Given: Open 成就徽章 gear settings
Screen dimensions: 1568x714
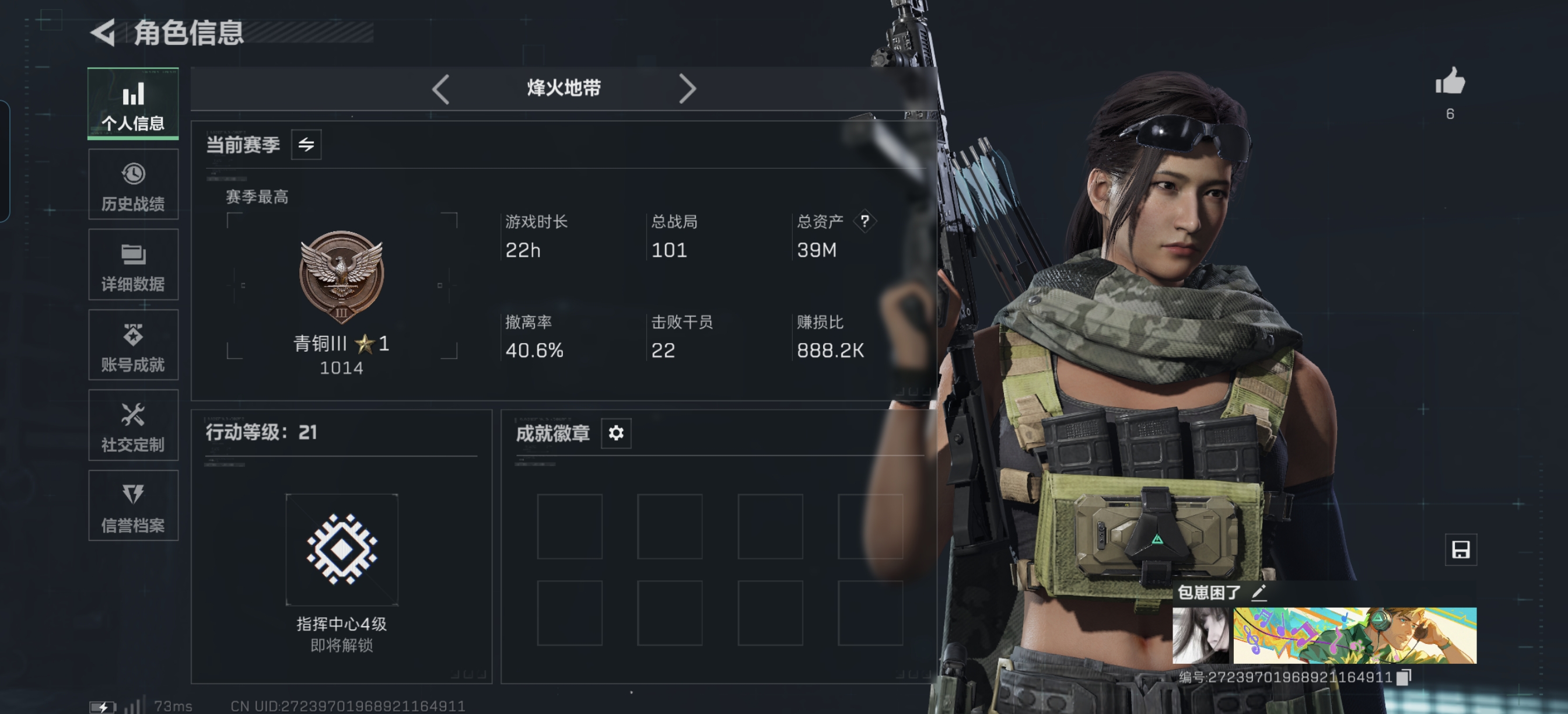Looking at the screenshot, I should (615, 433).
